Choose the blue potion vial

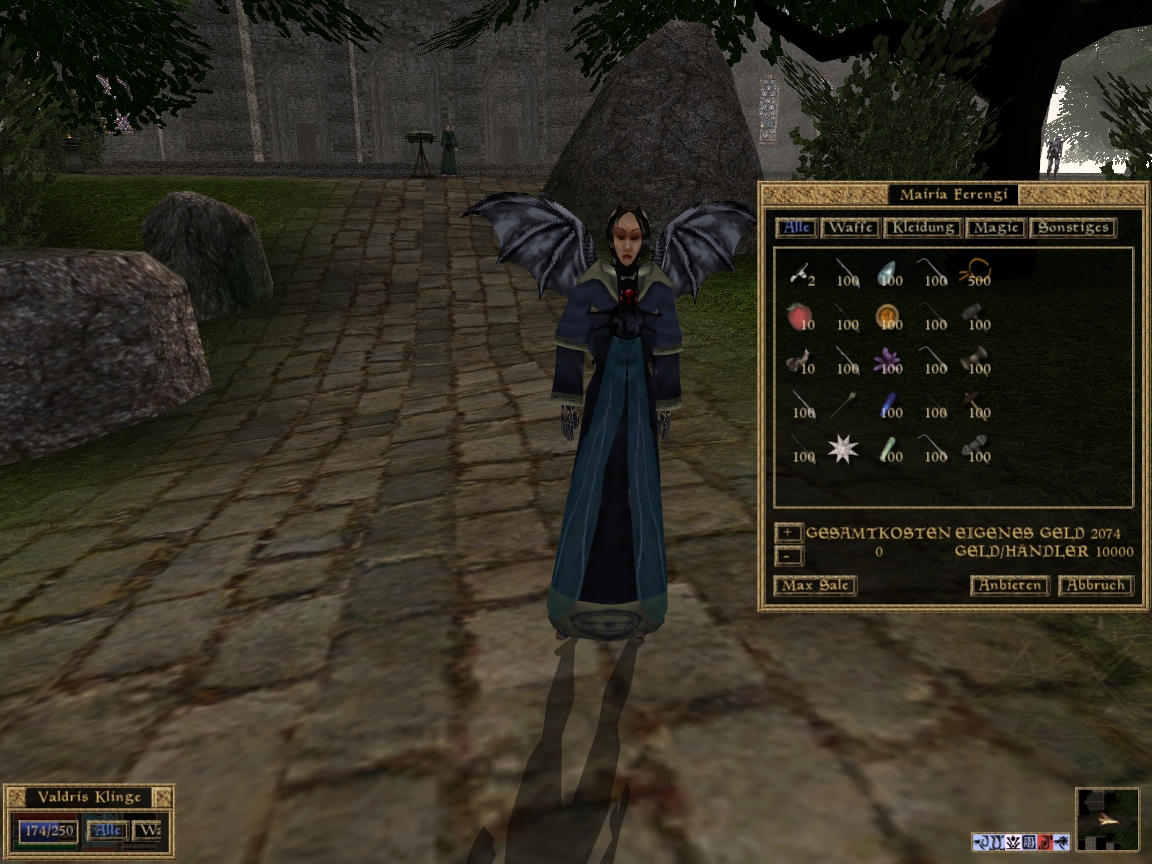pos(885,404)
